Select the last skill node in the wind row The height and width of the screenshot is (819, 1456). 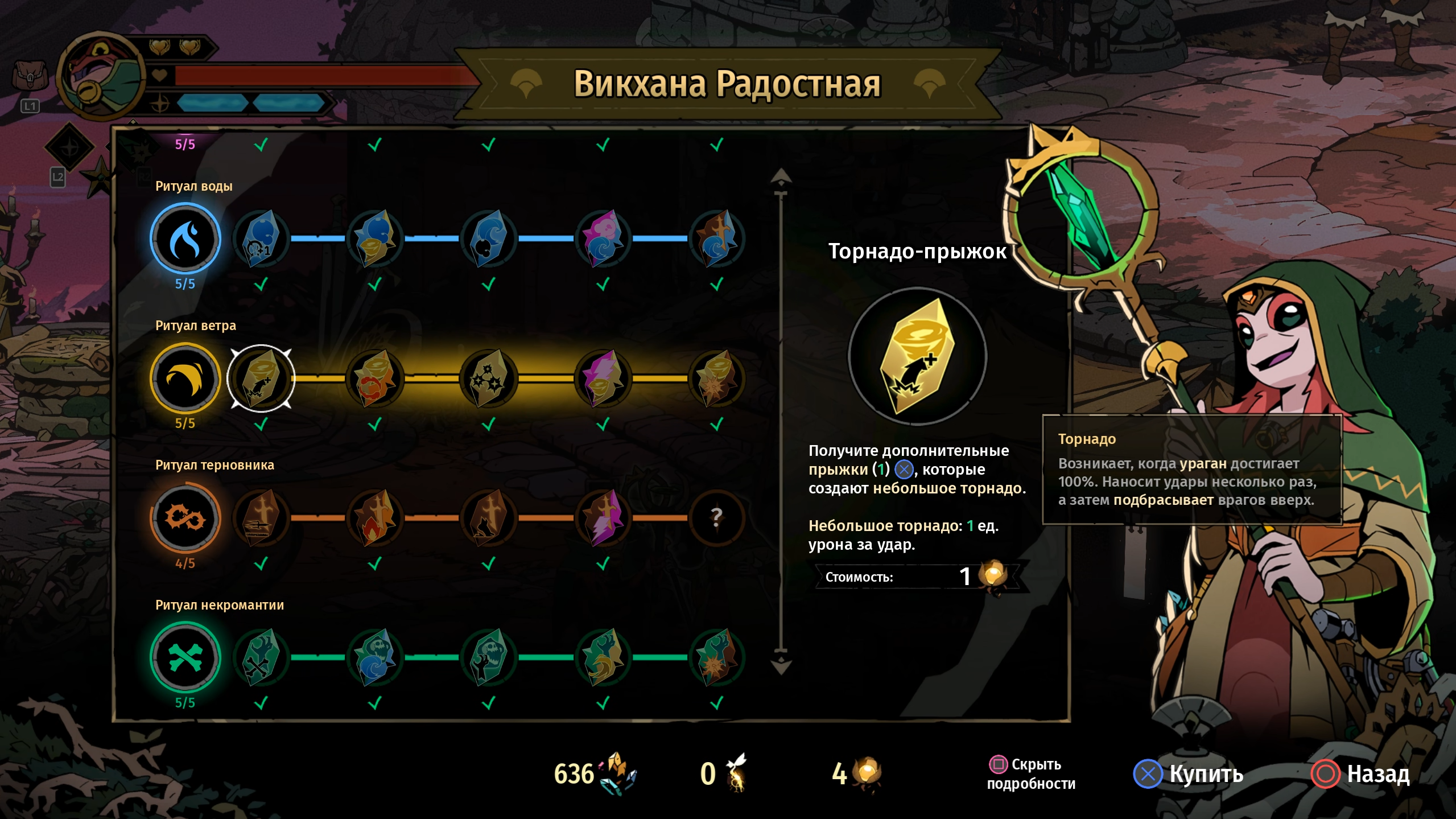(x=716, y=378)
